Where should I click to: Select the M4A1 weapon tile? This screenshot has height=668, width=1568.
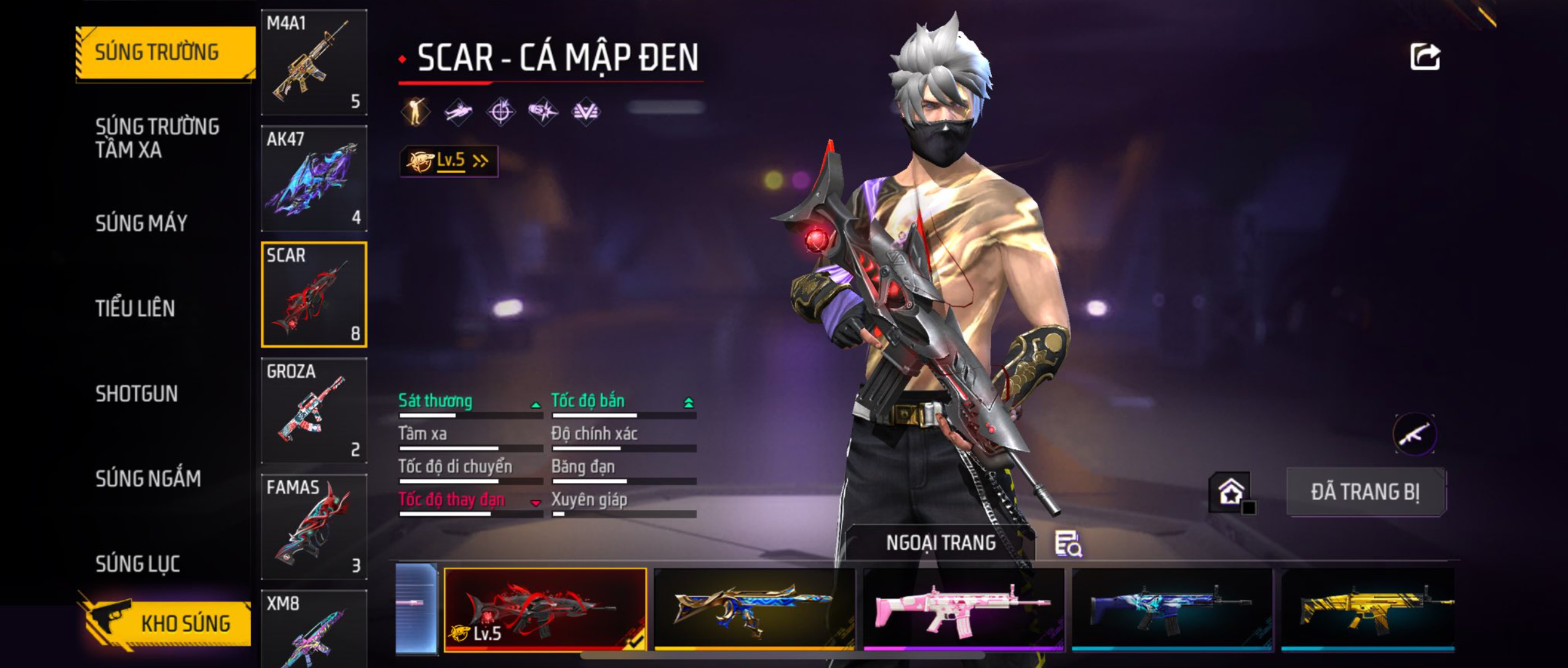(314, 62)
